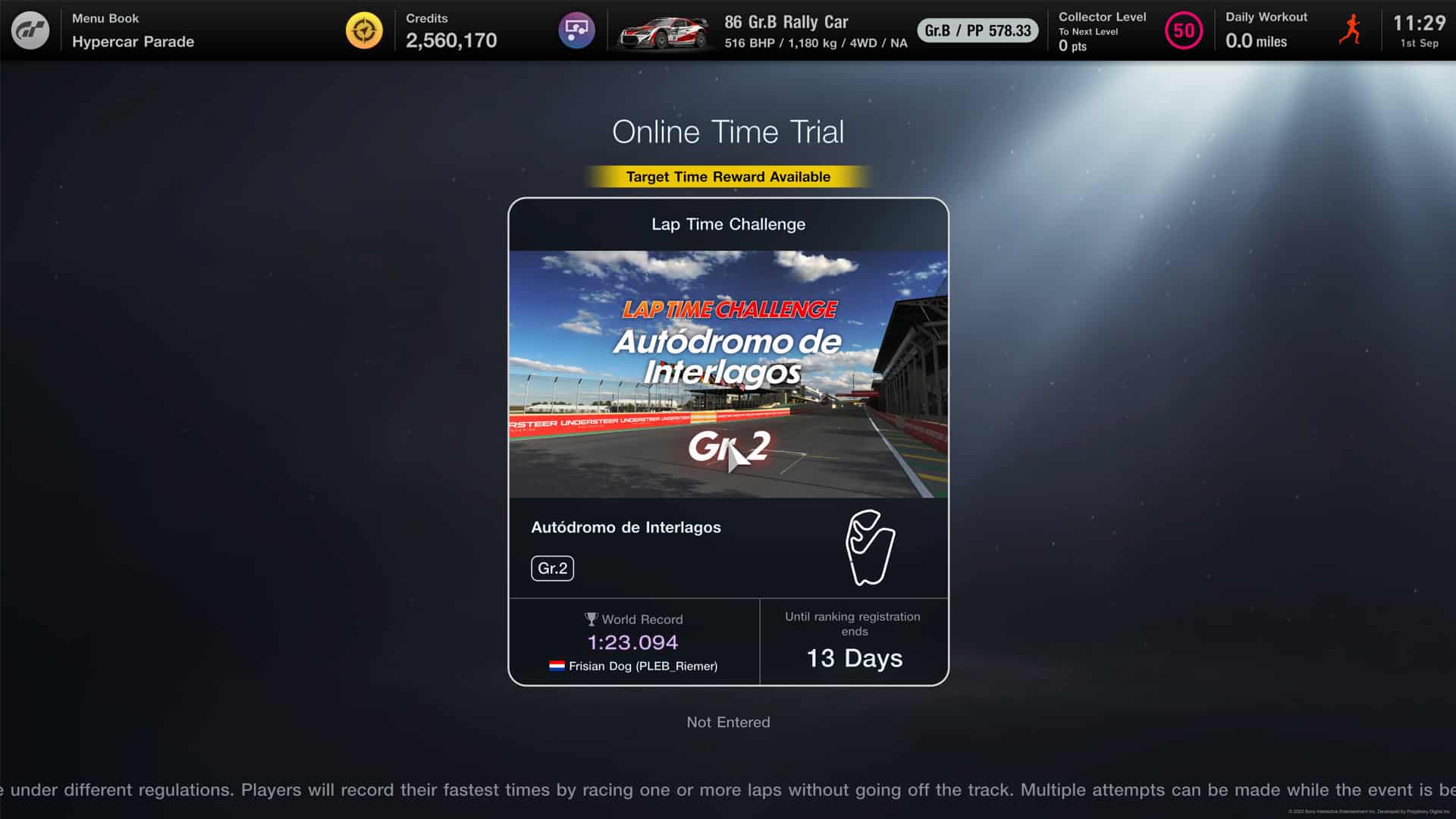The width and height of the screenshot is (1456, 819).
Task: Toggle the Target Time Reward banner
Action: [x=727, y=176]
